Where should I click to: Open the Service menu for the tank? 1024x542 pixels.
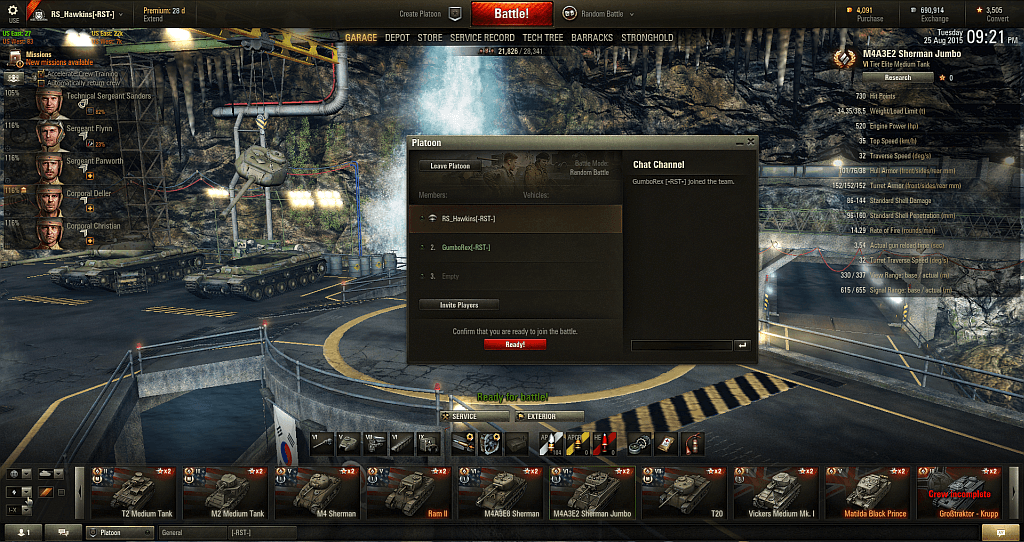[470, 416]
